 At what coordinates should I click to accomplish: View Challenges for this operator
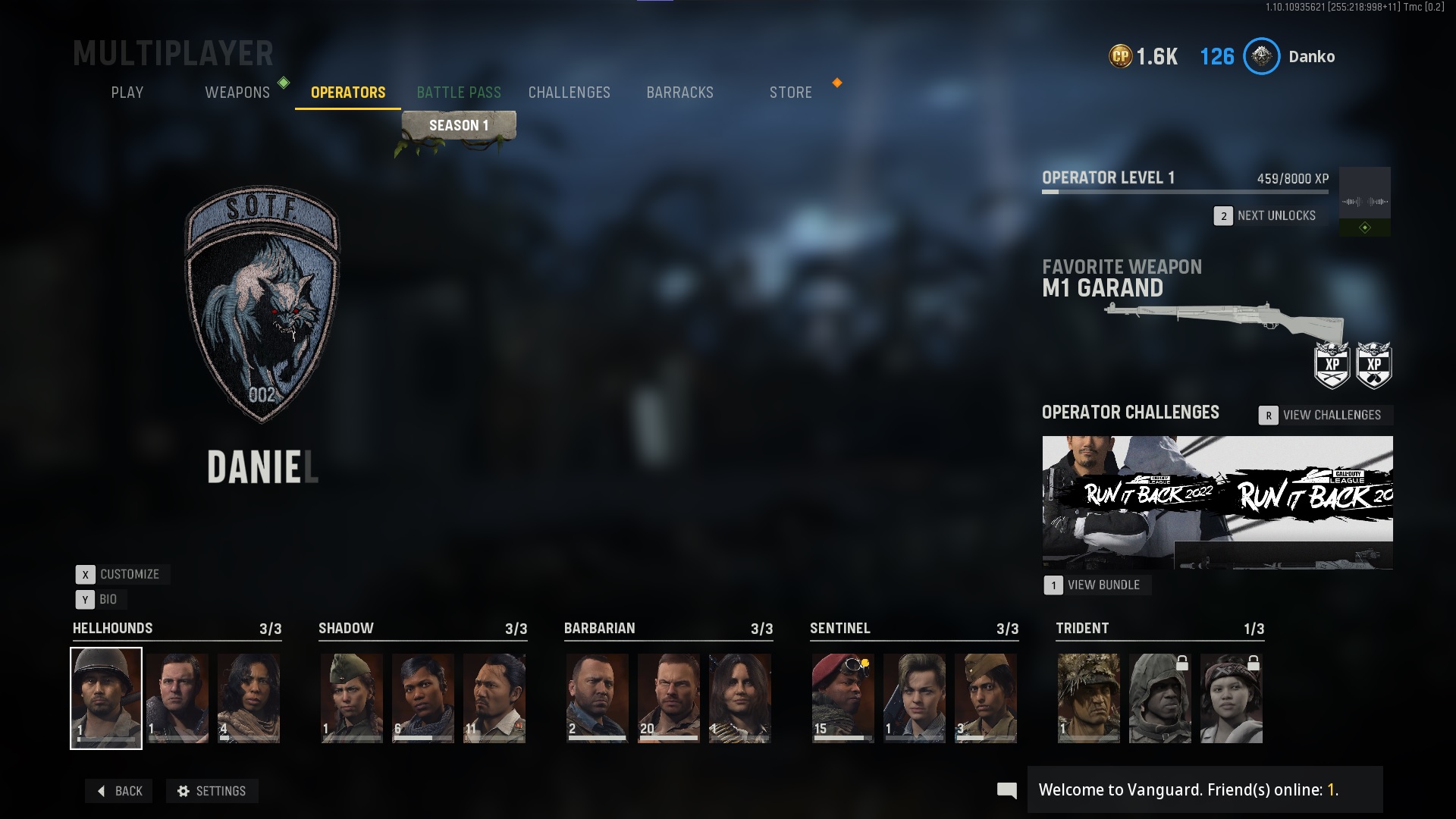point(1323,415)
